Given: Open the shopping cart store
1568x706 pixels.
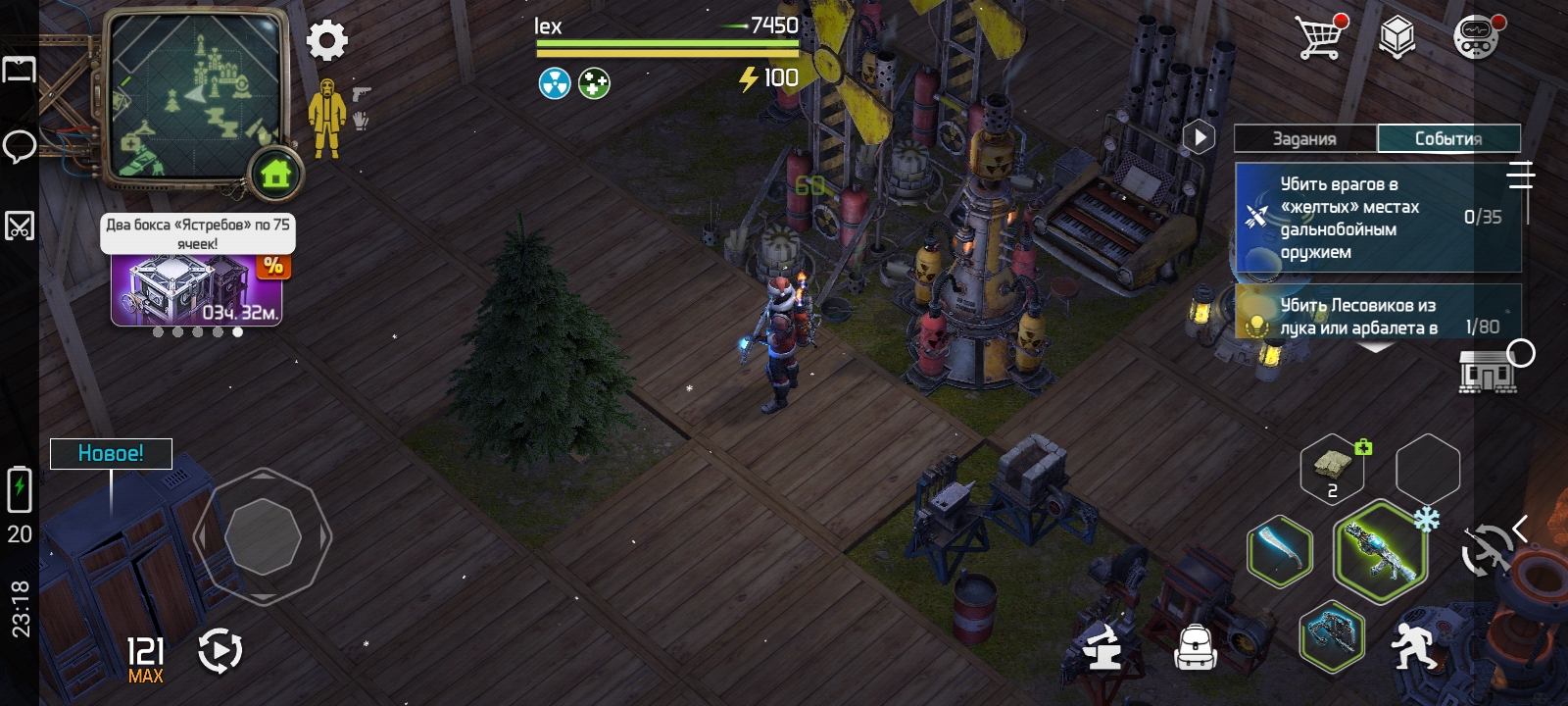Looking at the screenshot, I should [1320, 37].
